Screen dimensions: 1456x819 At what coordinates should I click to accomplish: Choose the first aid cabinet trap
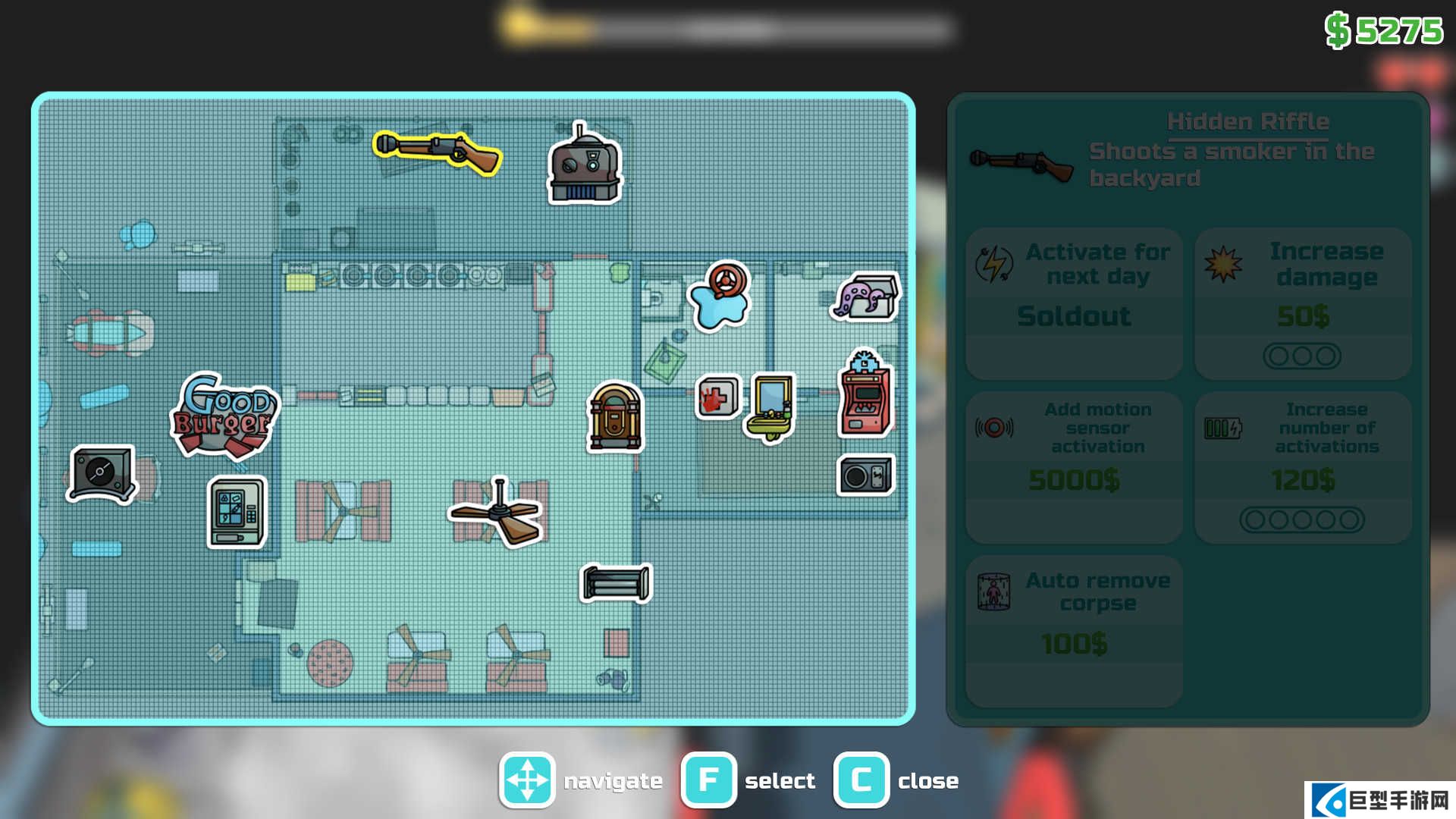tap(717, 397)
